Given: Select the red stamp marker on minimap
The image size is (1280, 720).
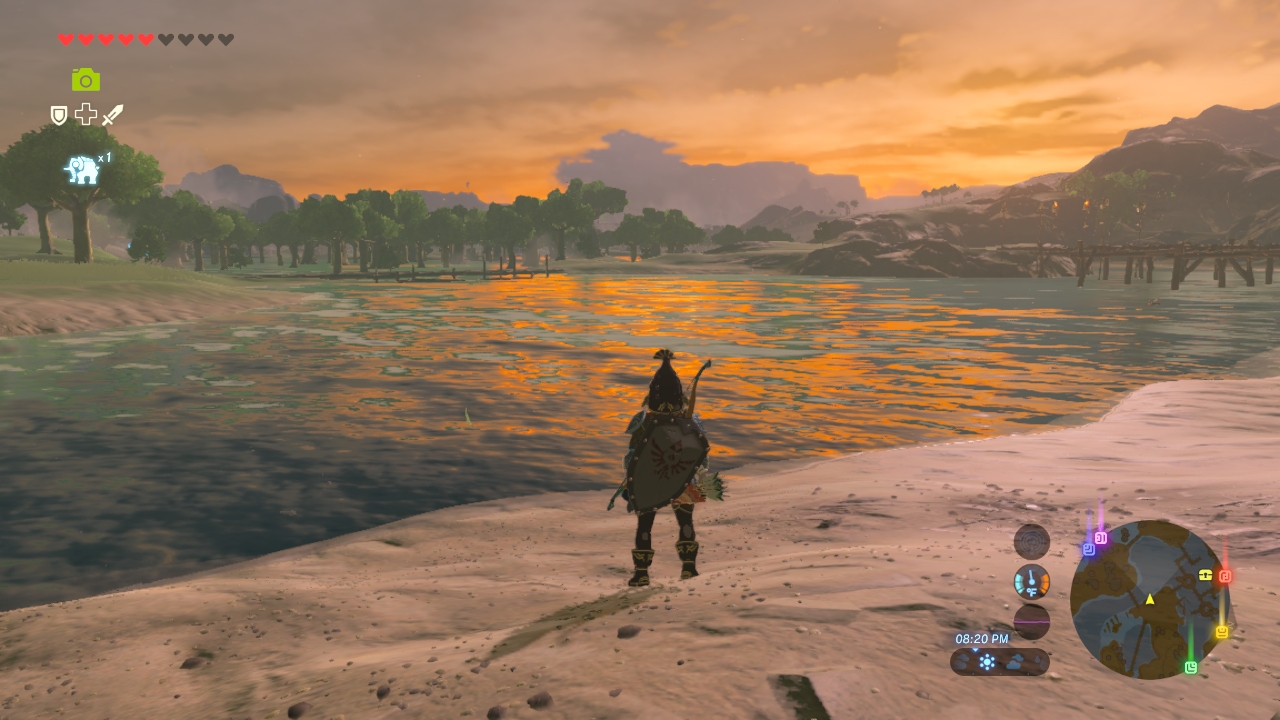Looking at the screenshot, I should (1225, 576).
